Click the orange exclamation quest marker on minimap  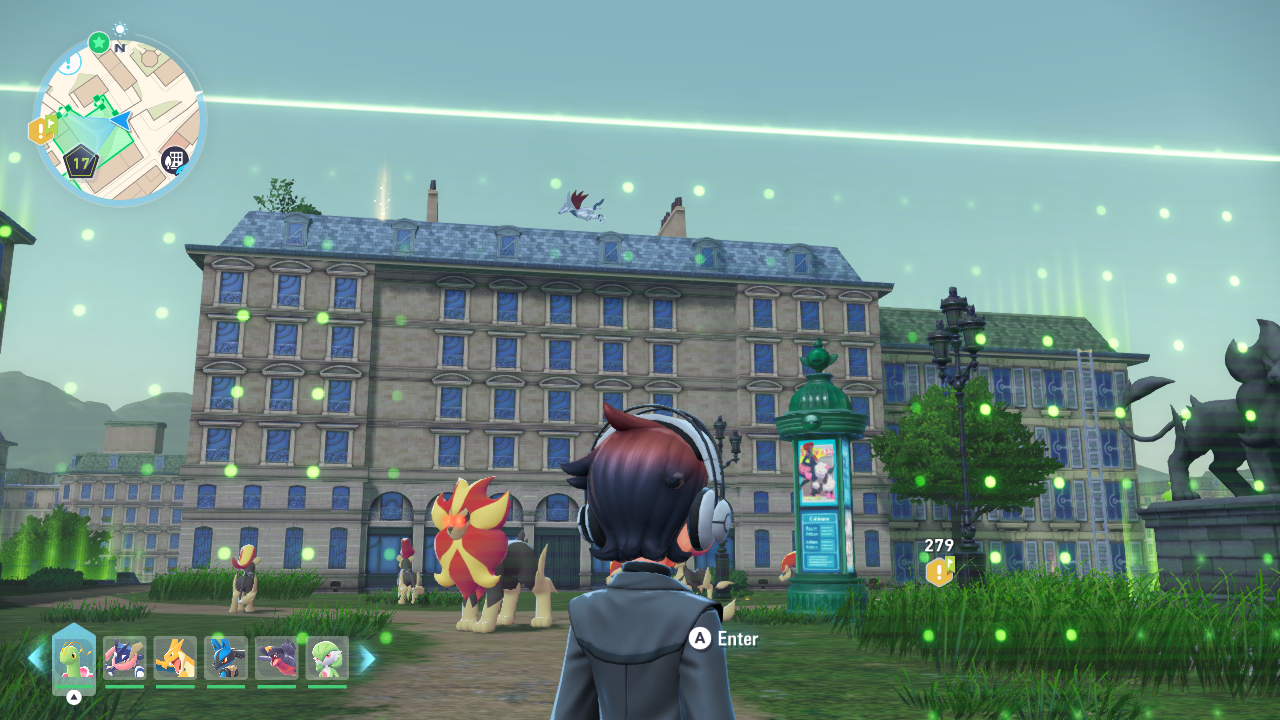tap(41, 130)
